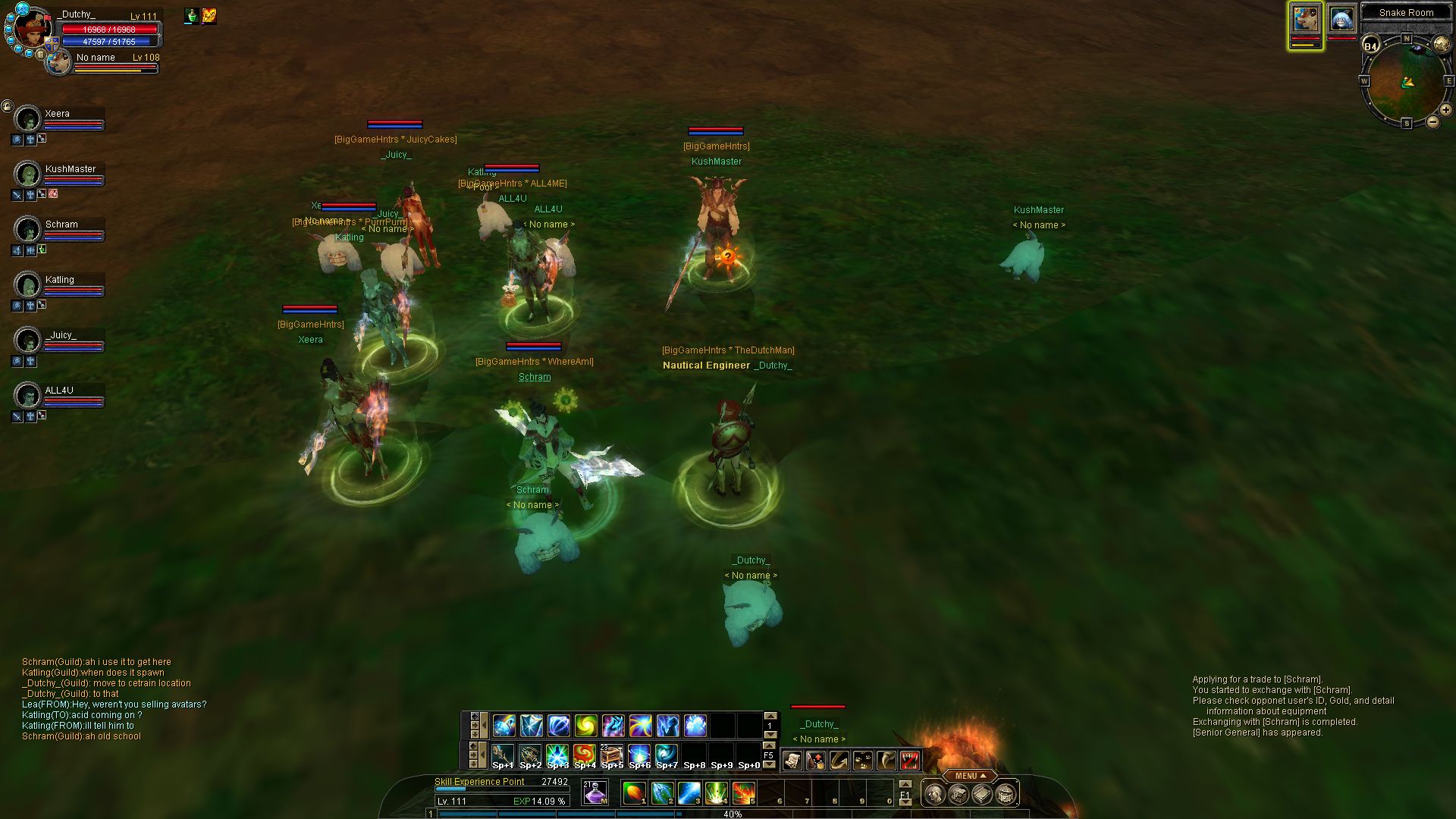Use the purple potion quick slot
This screenshot has width=1456, height=819.
pos(595,793)
